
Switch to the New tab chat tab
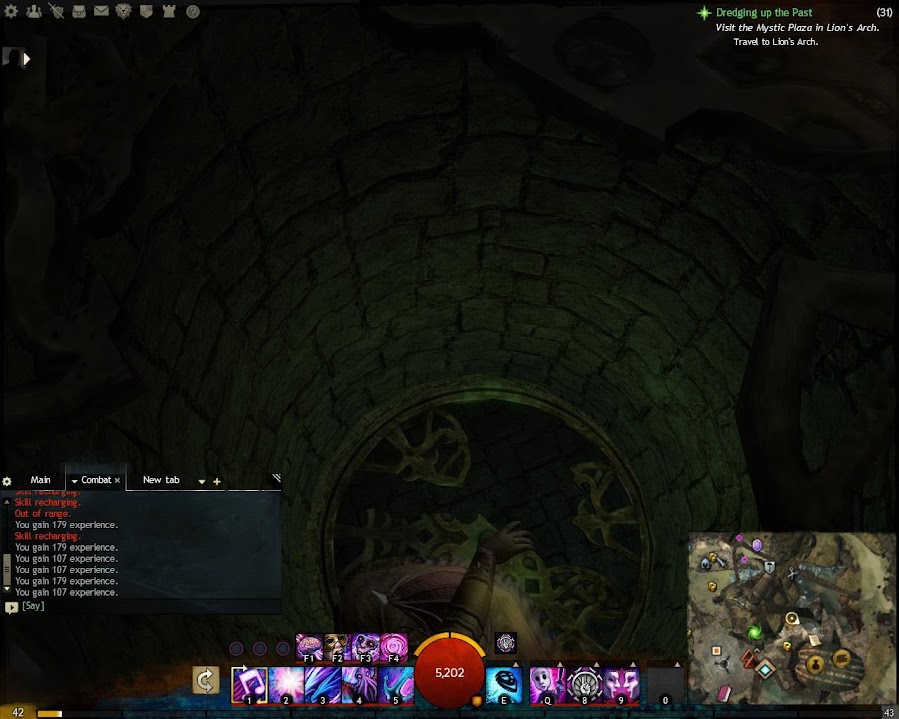tap(161, 480)
